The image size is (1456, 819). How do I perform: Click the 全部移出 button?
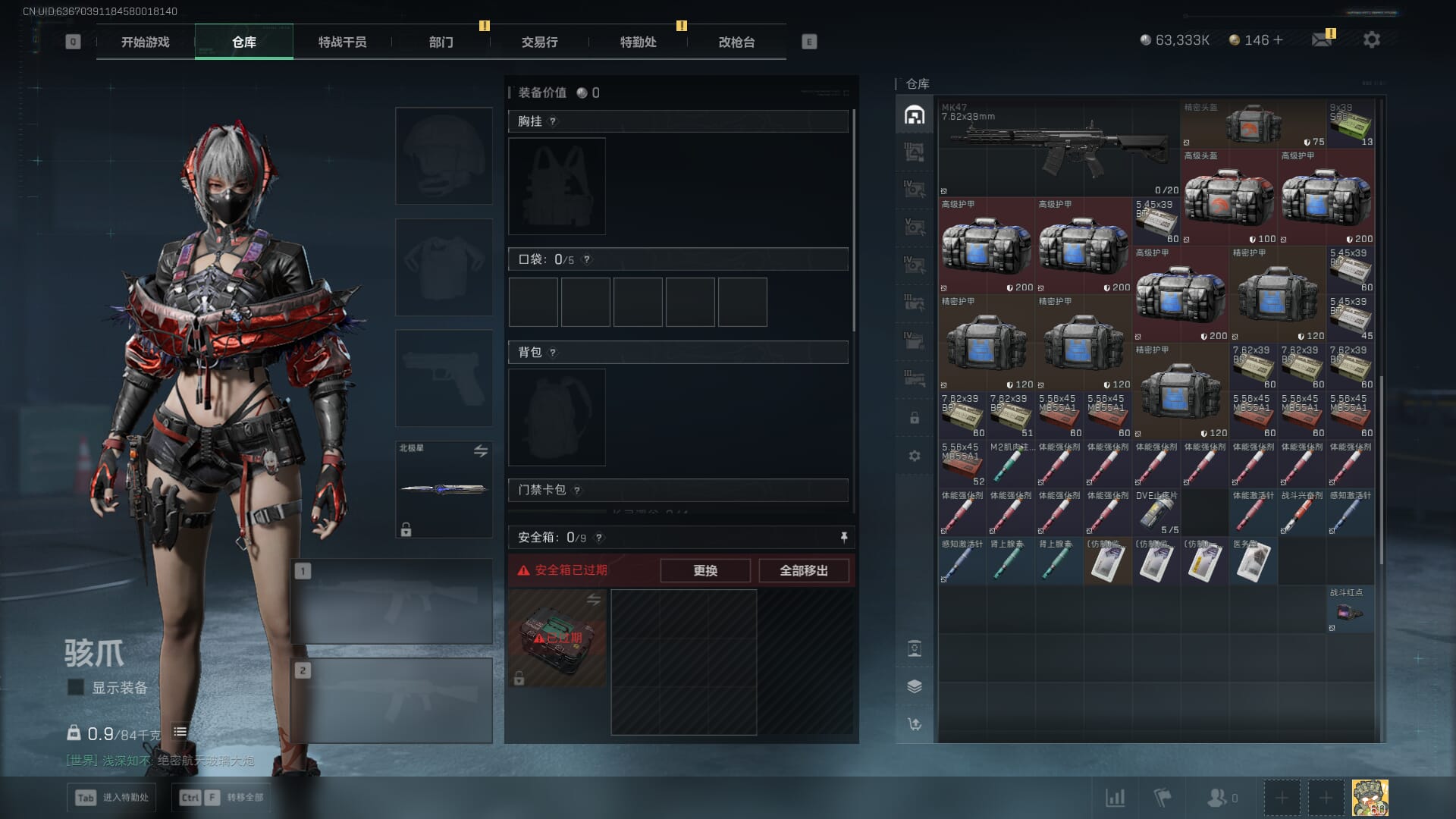tap(804, 570)
